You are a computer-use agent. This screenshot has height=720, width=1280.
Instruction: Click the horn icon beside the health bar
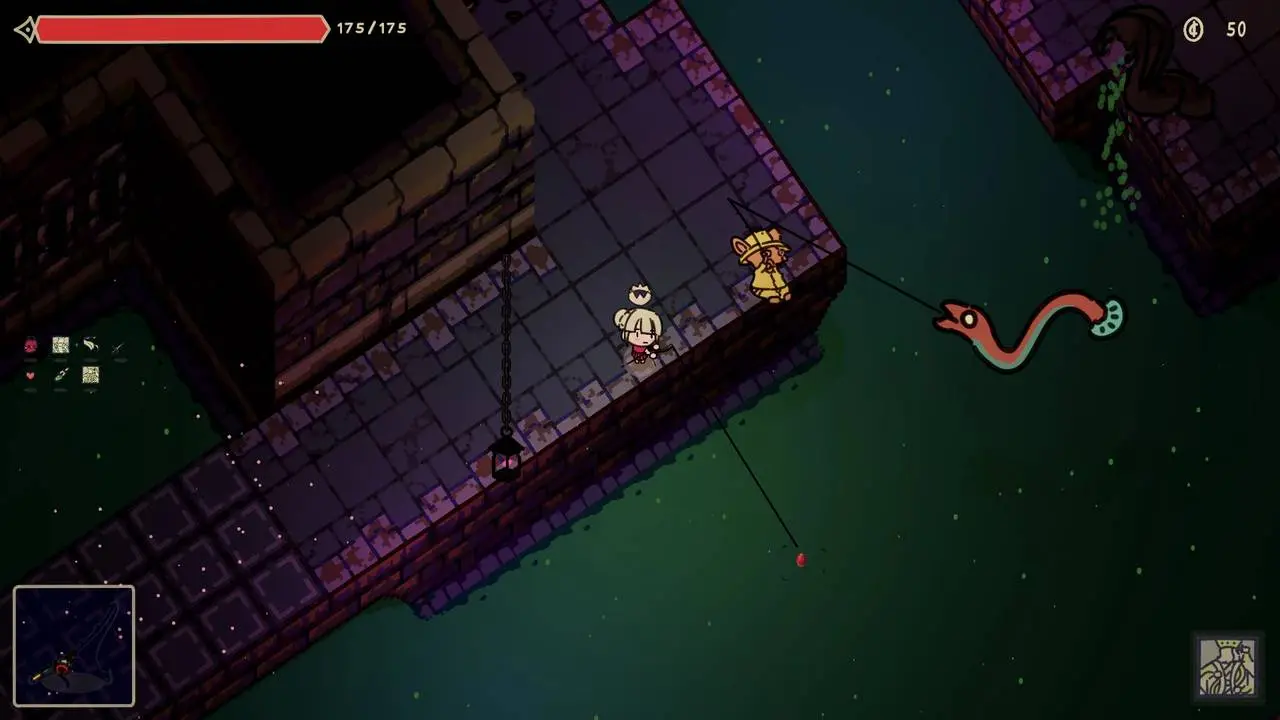(25, 29)
